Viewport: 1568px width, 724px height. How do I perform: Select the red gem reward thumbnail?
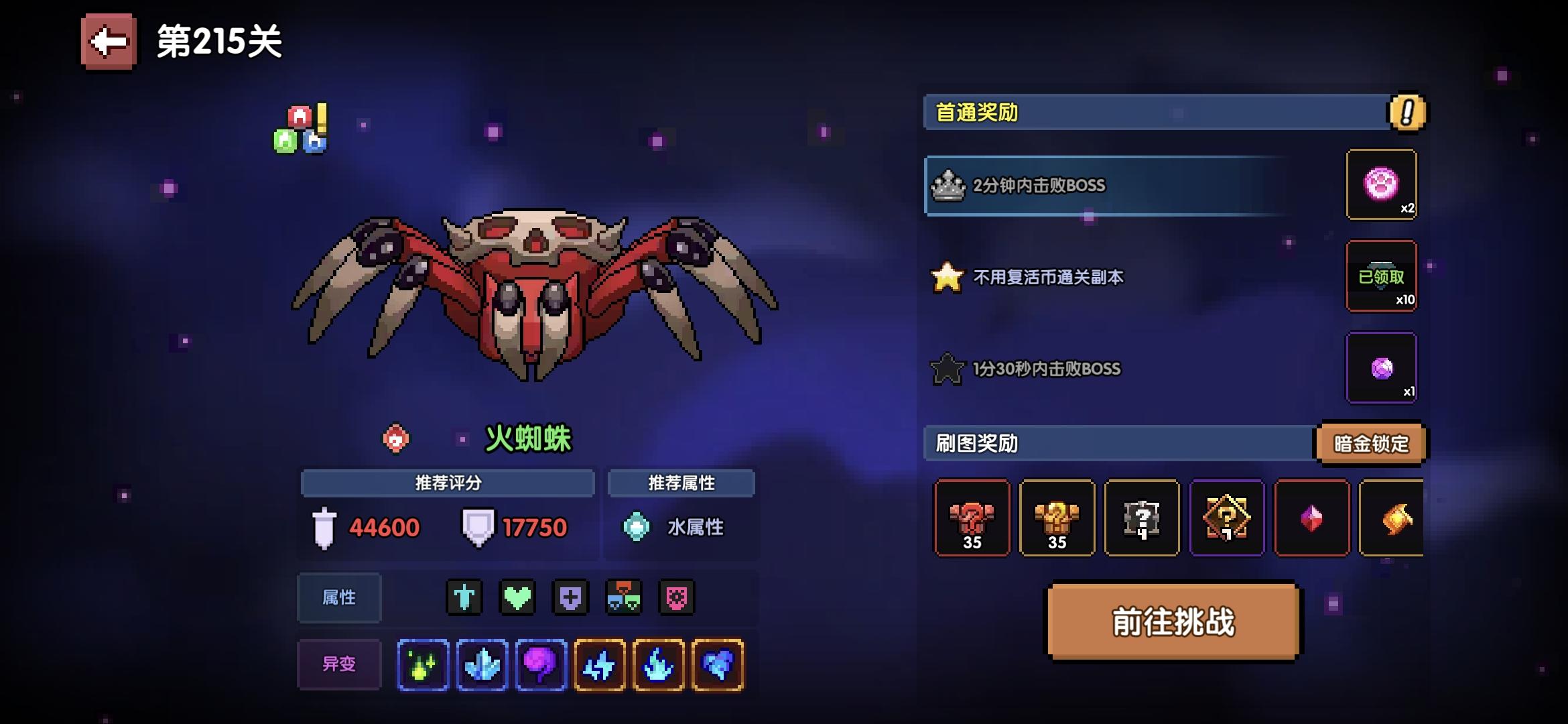1311,518
